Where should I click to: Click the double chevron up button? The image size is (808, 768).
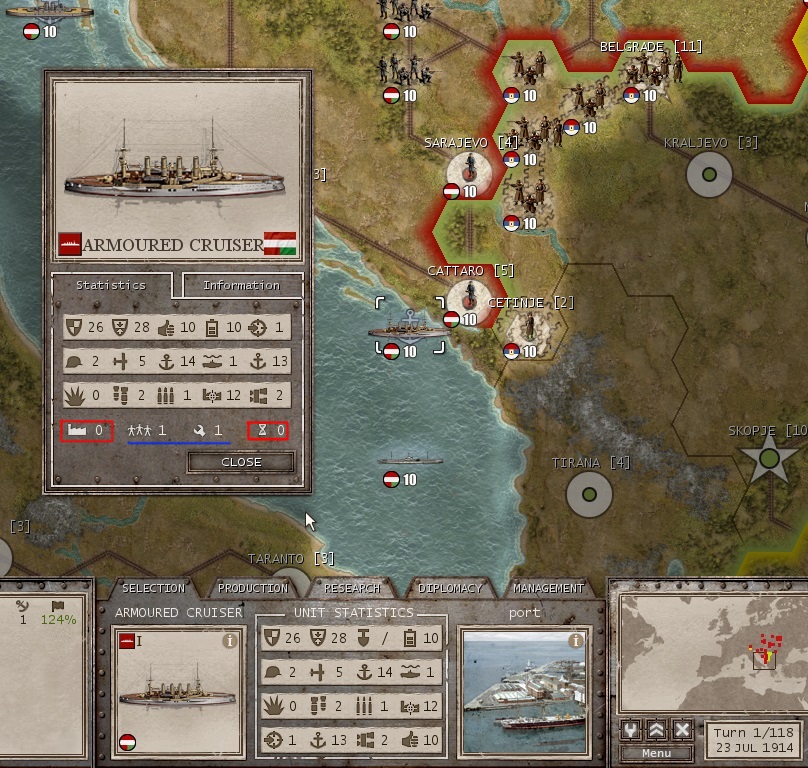[657, 729]
